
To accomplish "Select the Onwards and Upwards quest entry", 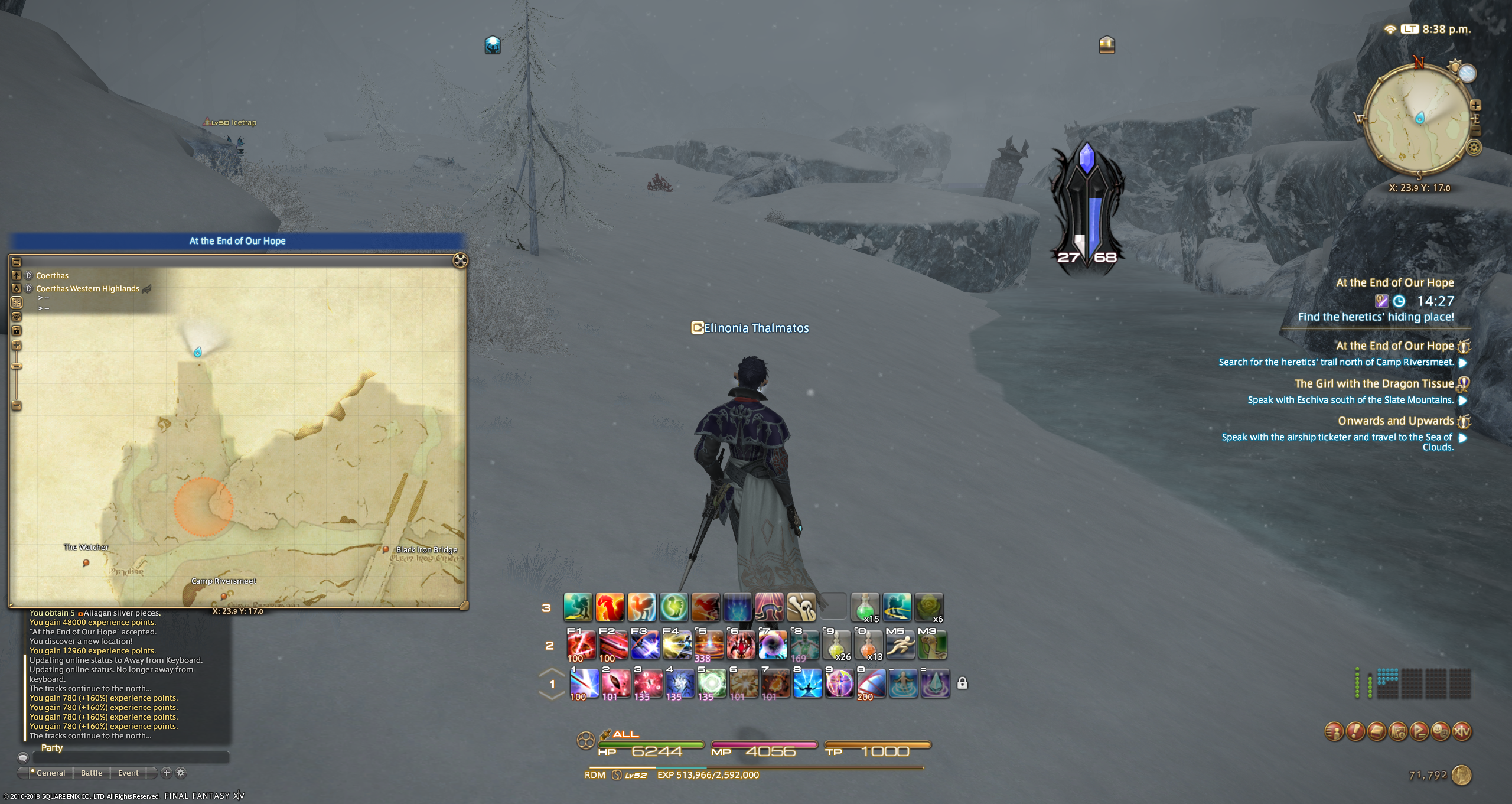I will (x=1396, y=421).
